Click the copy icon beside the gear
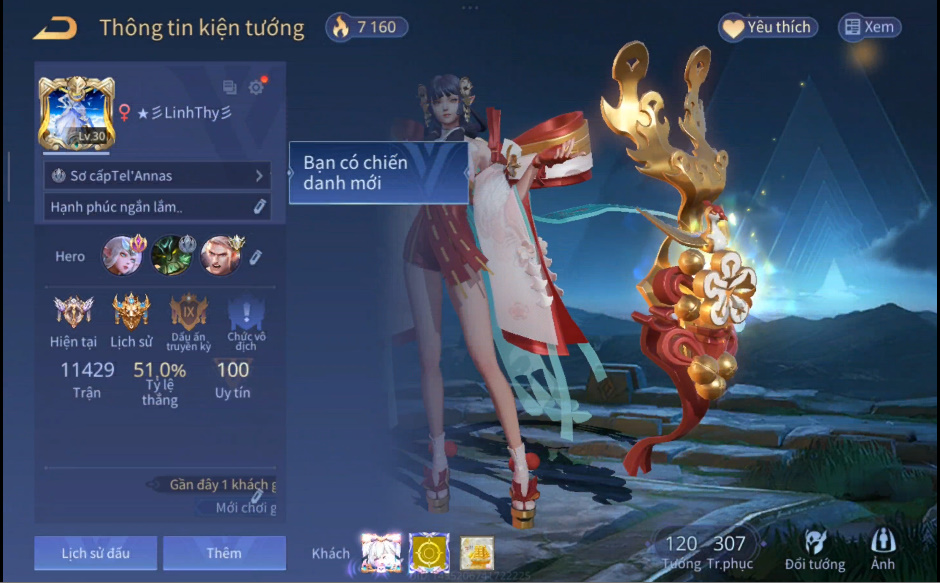Screen dimensions: 940x583 pyautogui.click(x=230, y=87)
